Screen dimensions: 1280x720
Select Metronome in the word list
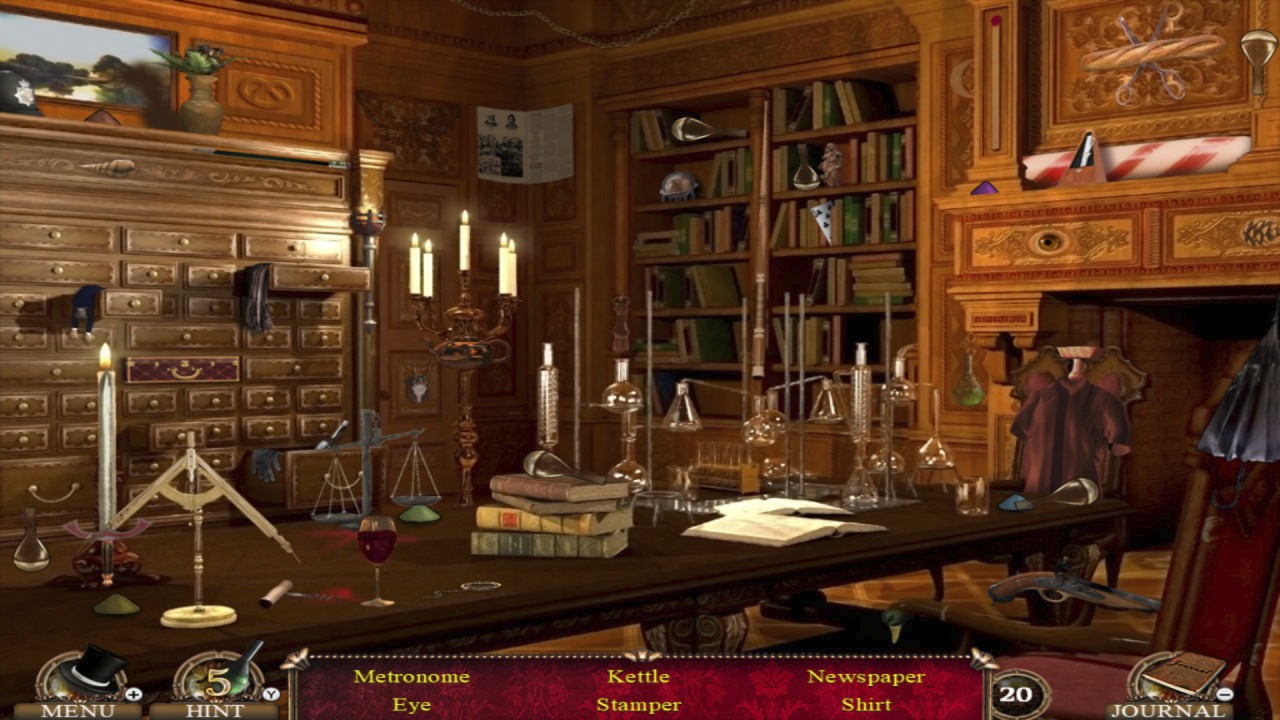click(x=411, y=676)
